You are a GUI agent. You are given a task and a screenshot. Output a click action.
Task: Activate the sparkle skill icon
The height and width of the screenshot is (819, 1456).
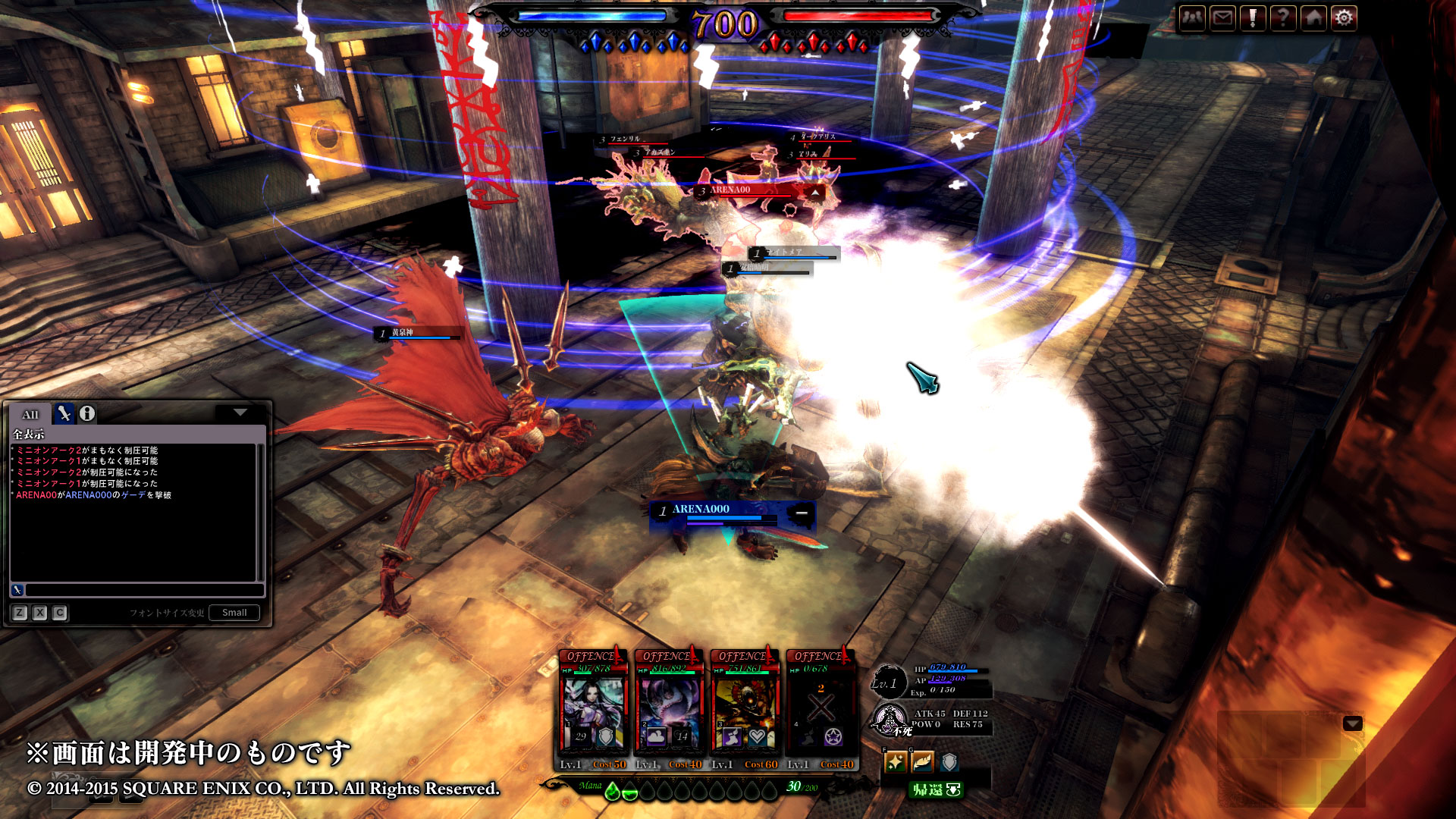pos(896,761)
